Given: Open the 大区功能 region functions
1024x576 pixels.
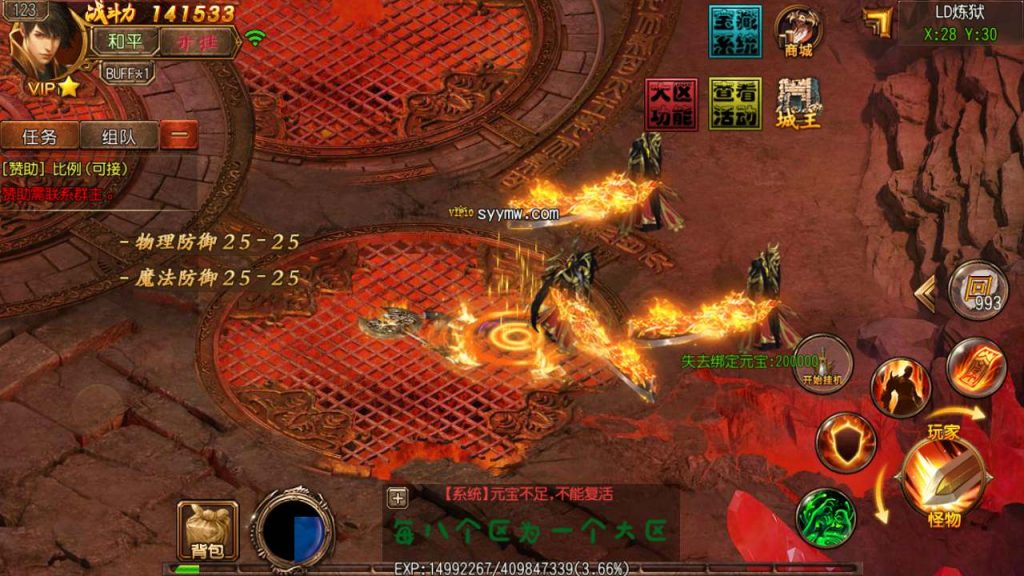Looking at the screenshot, I should coord(671,104).
